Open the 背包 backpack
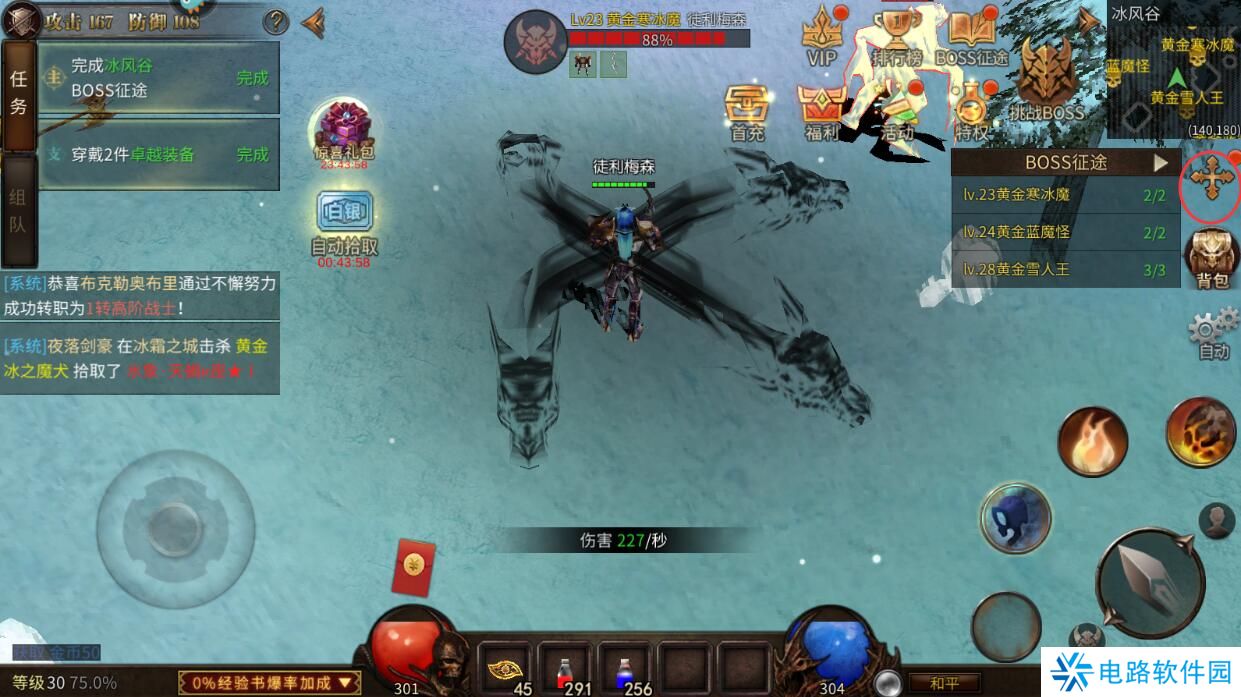 (1211, 257)
